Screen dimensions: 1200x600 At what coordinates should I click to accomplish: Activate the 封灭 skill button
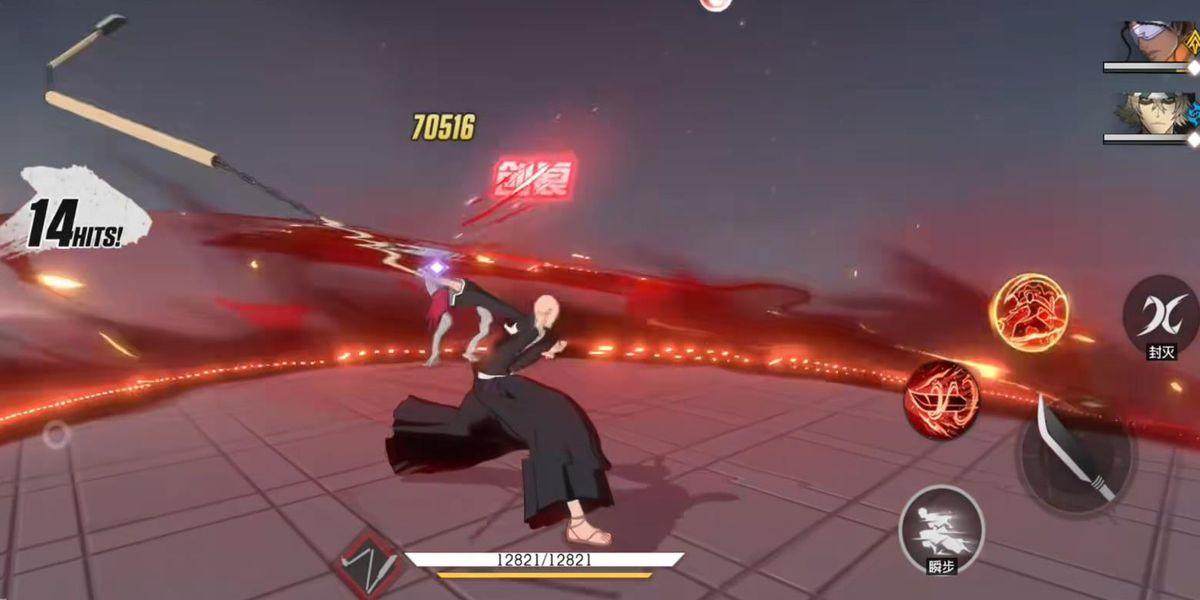click(x=1160, y=313)
